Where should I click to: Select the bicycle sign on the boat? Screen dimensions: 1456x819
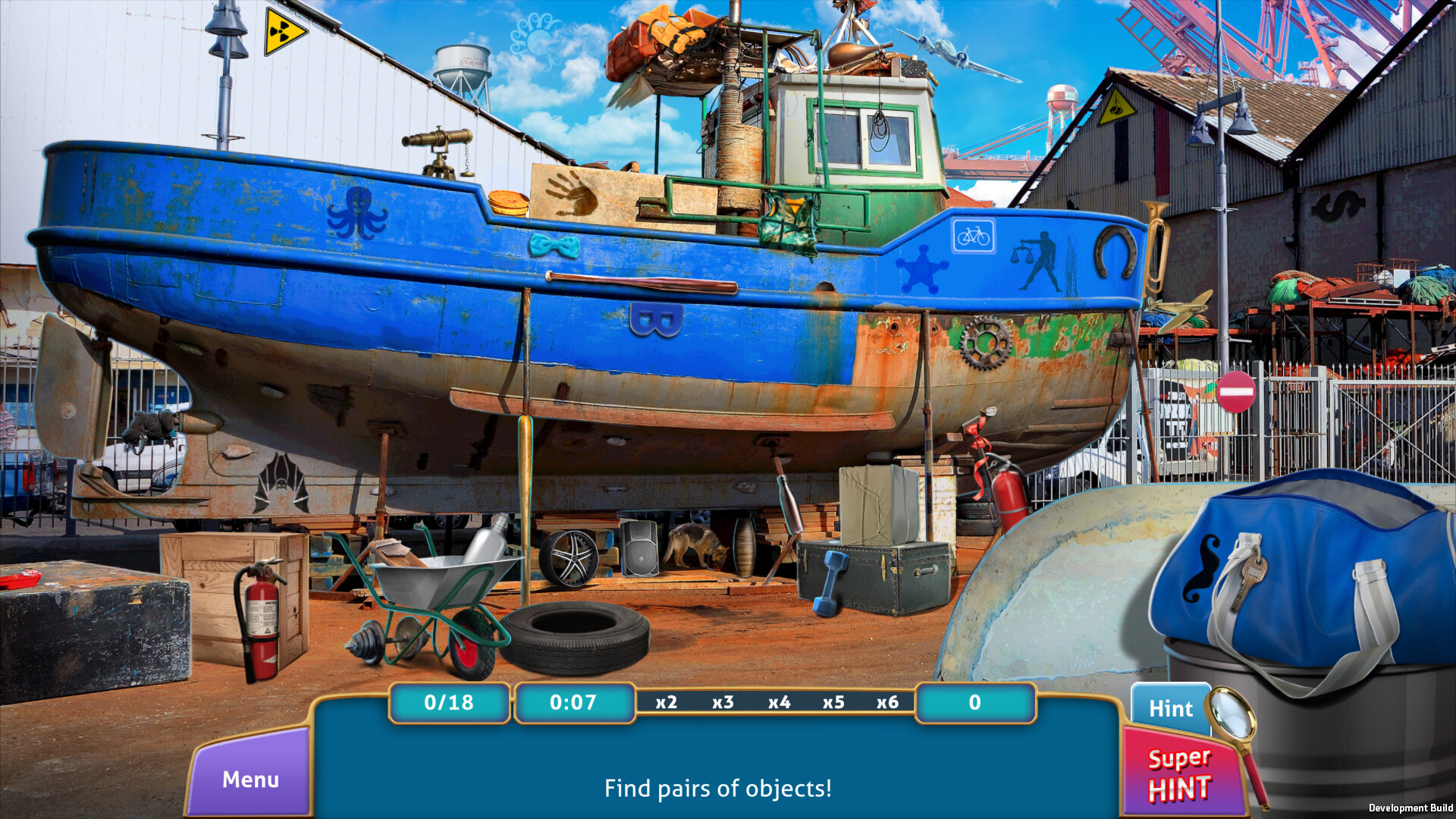[972, 236]
